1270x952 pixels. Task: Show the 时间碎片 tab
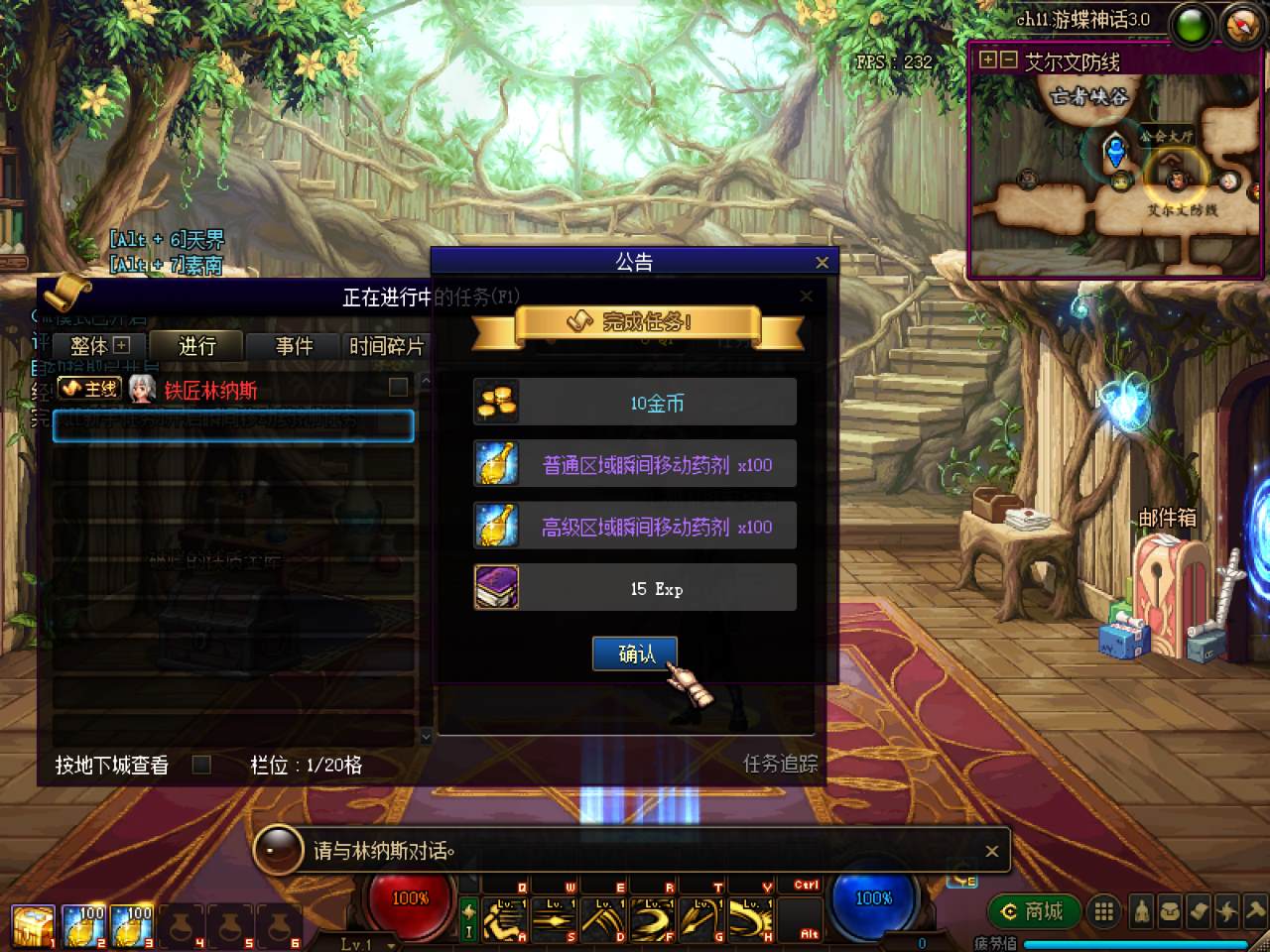tap(386, 346)
